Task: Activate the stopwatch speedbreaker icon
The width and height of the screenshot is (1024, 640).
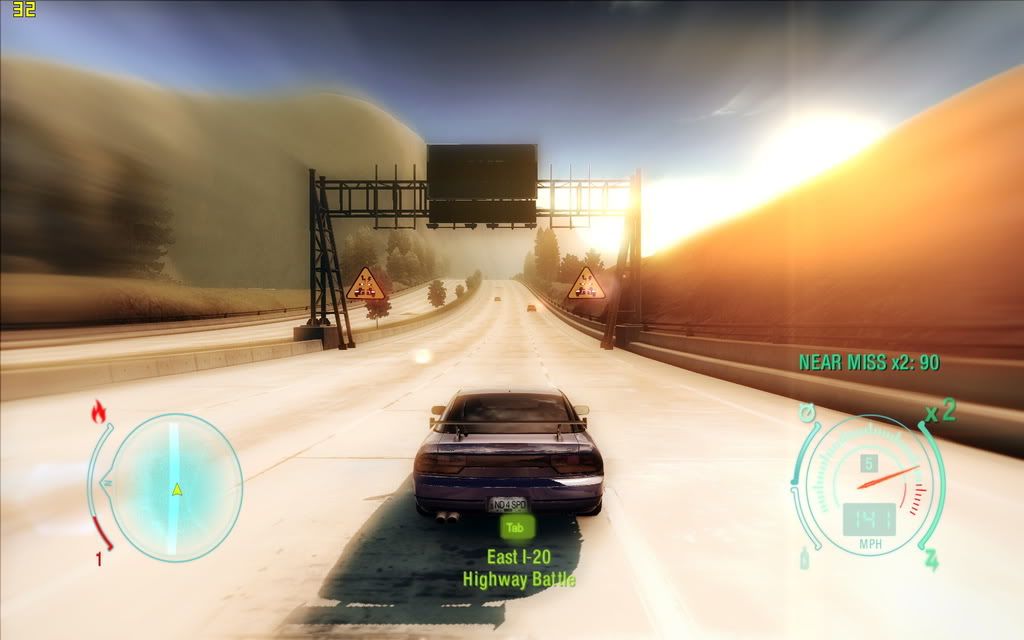Action: (806, 412)
